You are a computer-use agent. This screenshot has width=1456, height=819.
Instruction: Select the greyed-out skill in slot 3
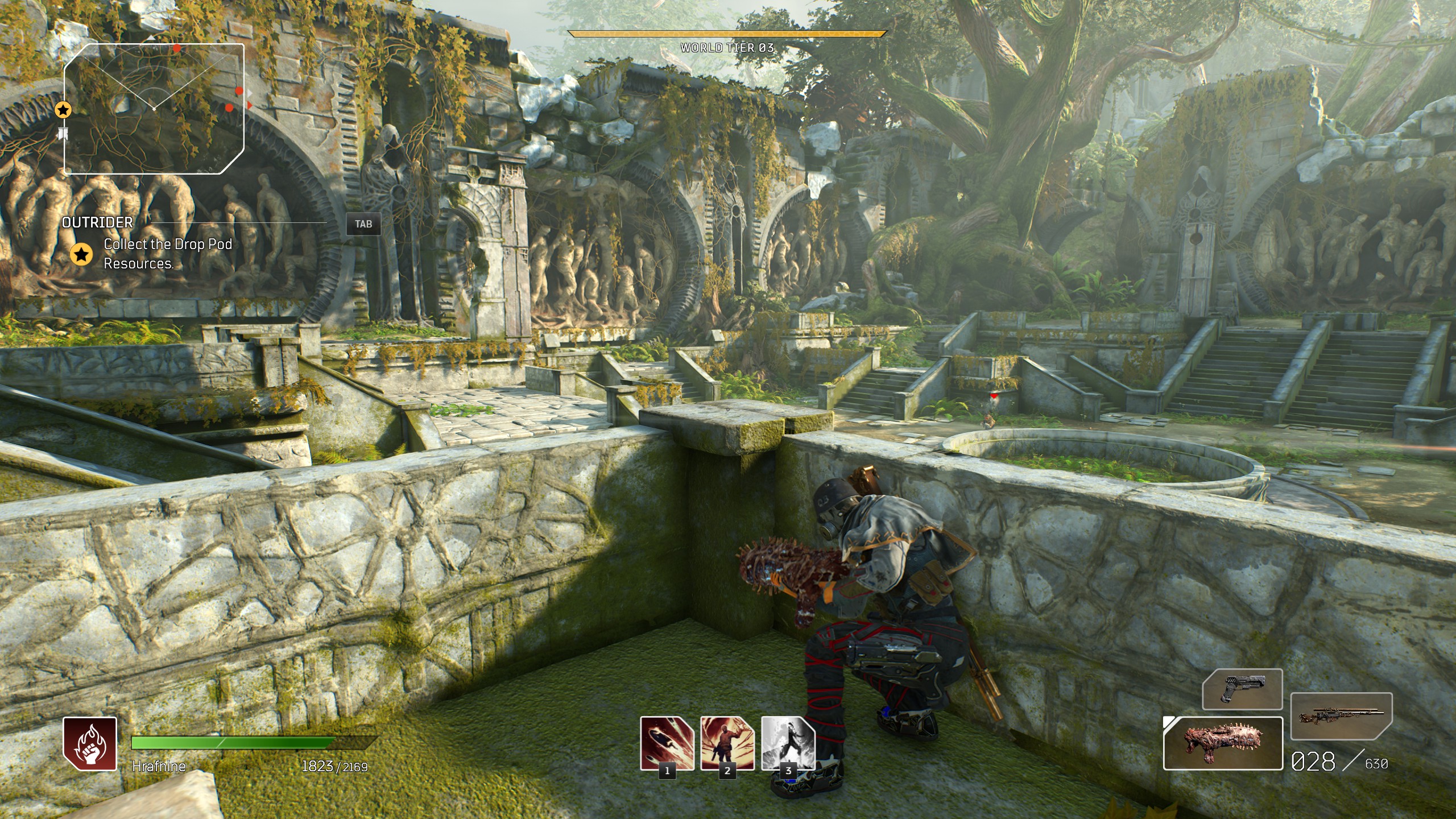point(788,743)
